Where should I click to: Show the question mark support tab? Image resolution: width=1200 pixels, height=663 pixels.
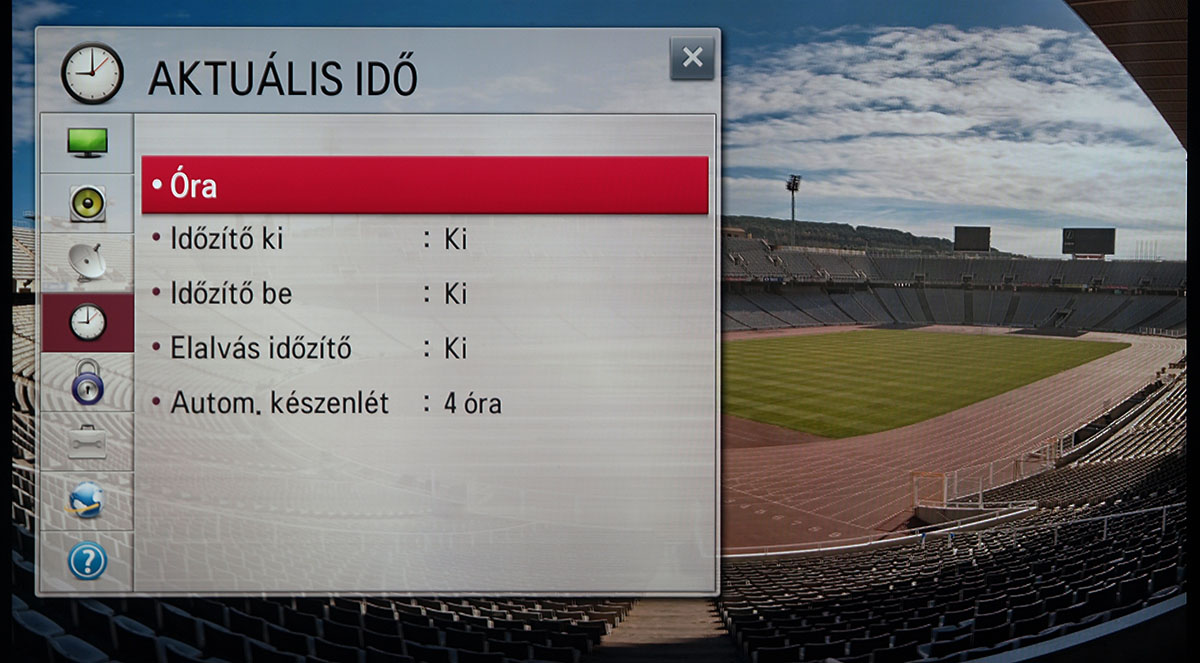(x=87, y=561)
